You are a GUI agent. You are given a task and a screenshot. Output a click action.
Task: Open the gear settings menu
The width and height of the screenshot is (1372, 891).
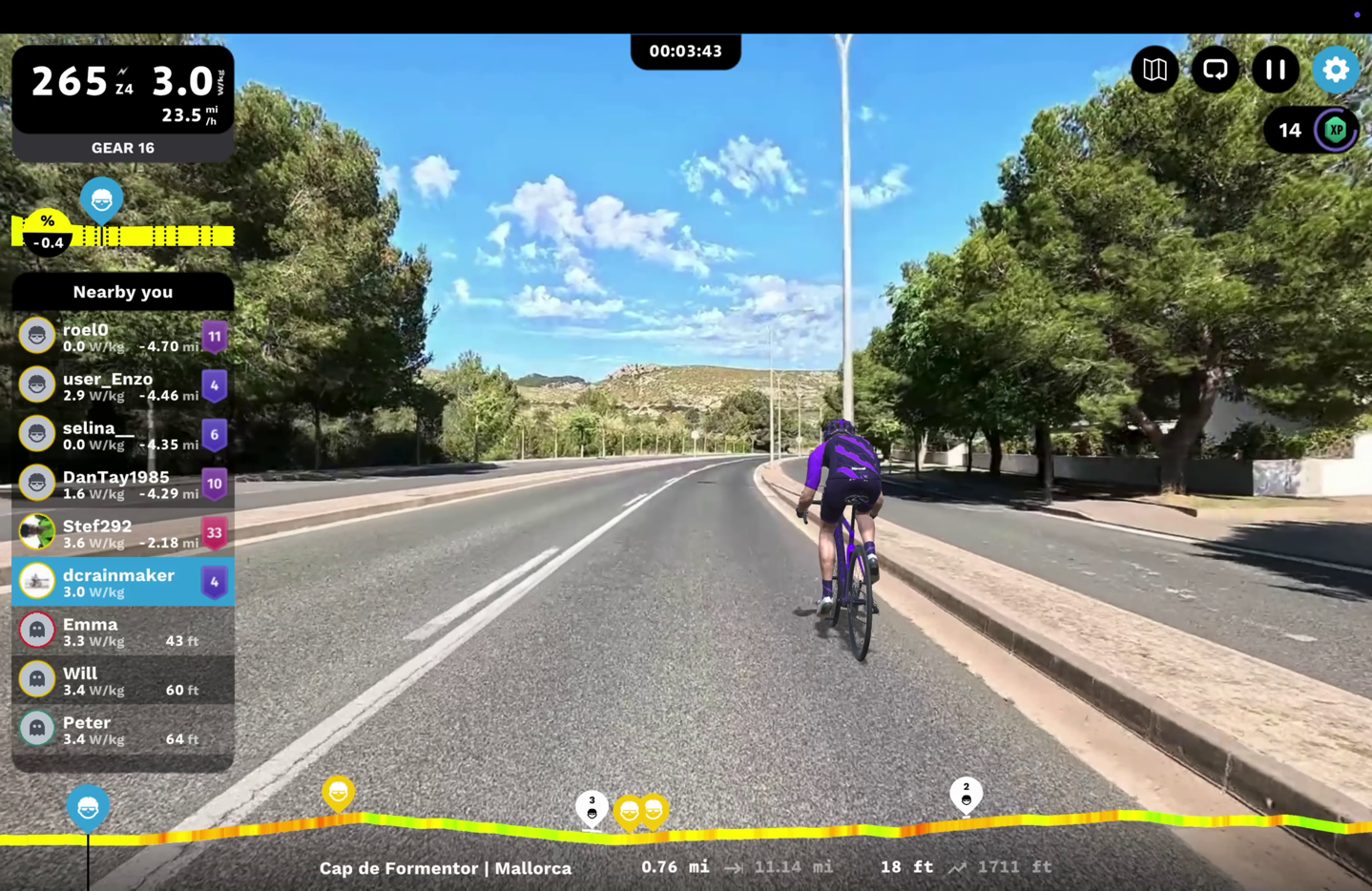click(1335, 70)
